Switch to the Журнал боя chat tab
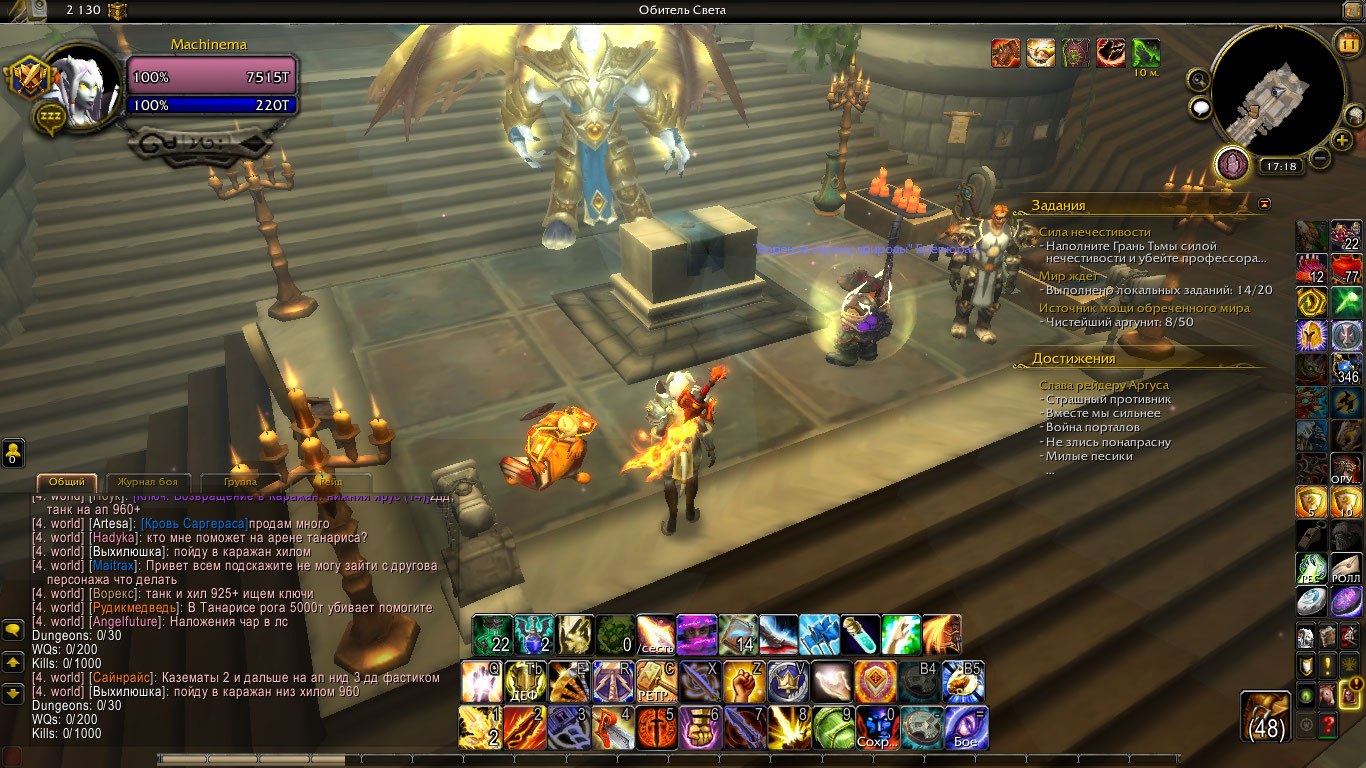Image resolution: width=1366 pixels, height=768 pixels. [148, 482]
